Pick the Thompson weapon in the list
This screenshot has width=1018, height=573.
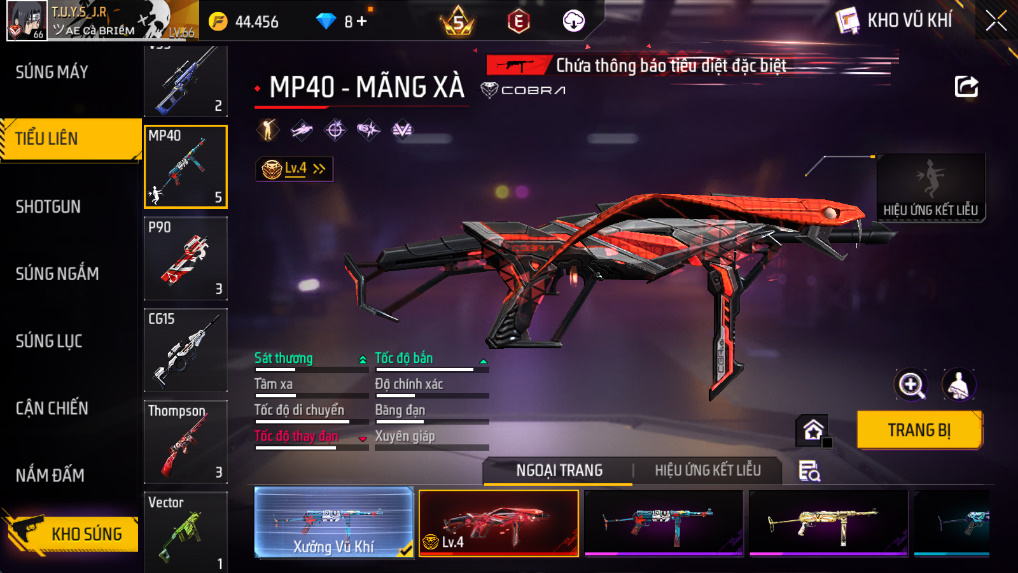click(x=186, y=441)
